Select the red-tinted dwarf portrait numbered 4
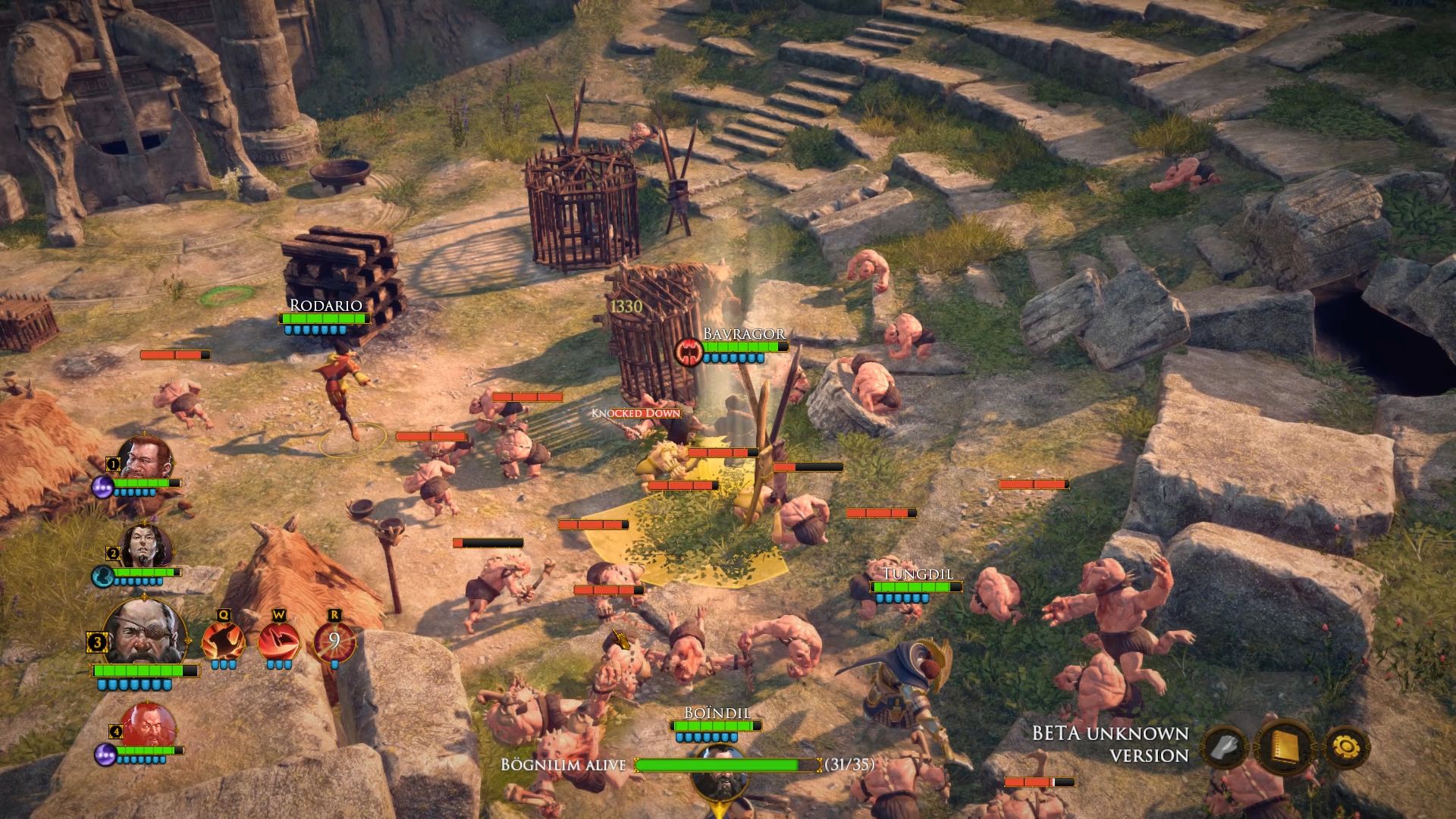Viewport: 1456px width, 819px height. point(148,725)
